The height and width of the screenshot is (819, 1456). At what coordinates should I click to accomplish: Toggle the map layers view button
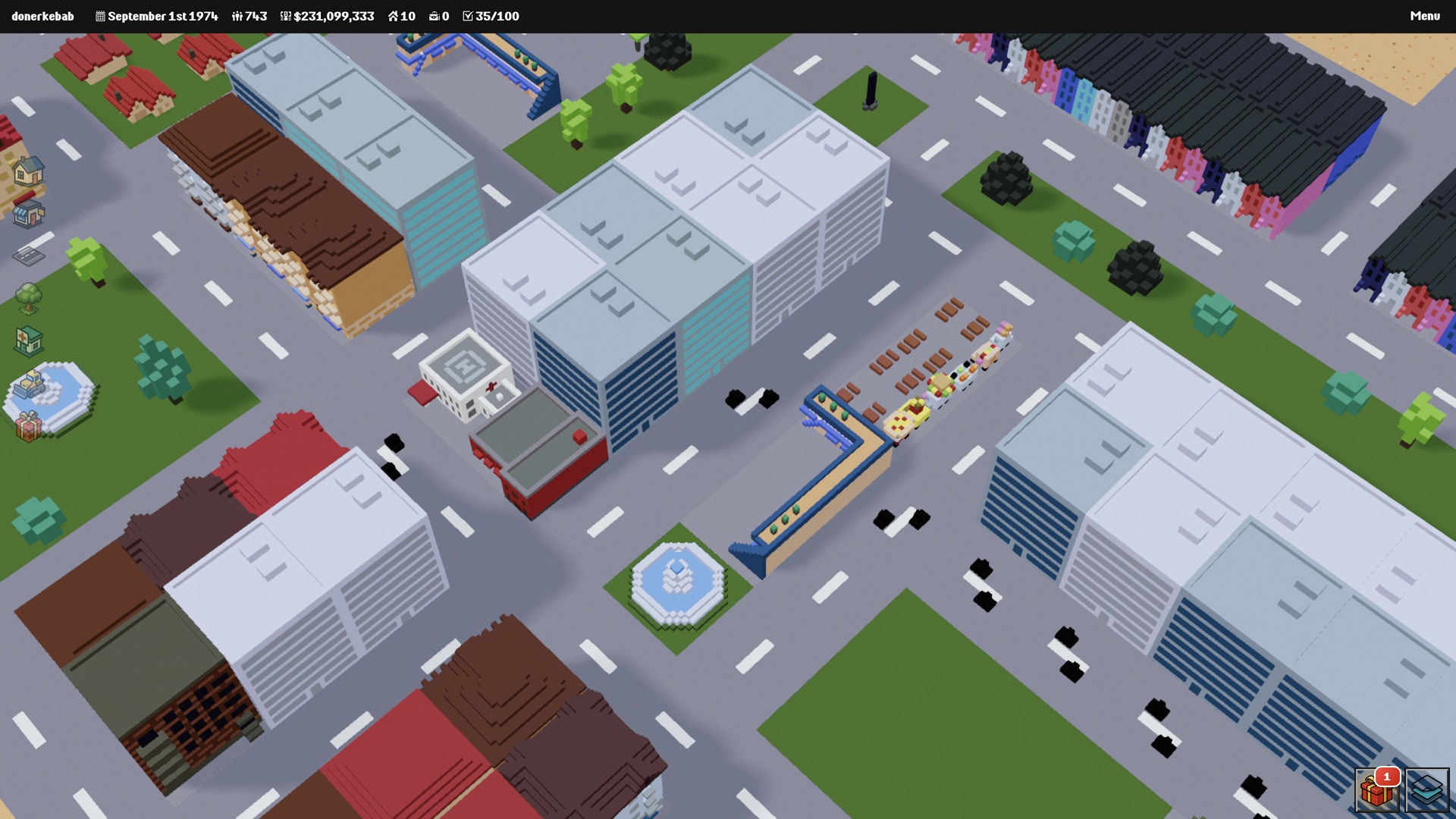[1426, 790]
